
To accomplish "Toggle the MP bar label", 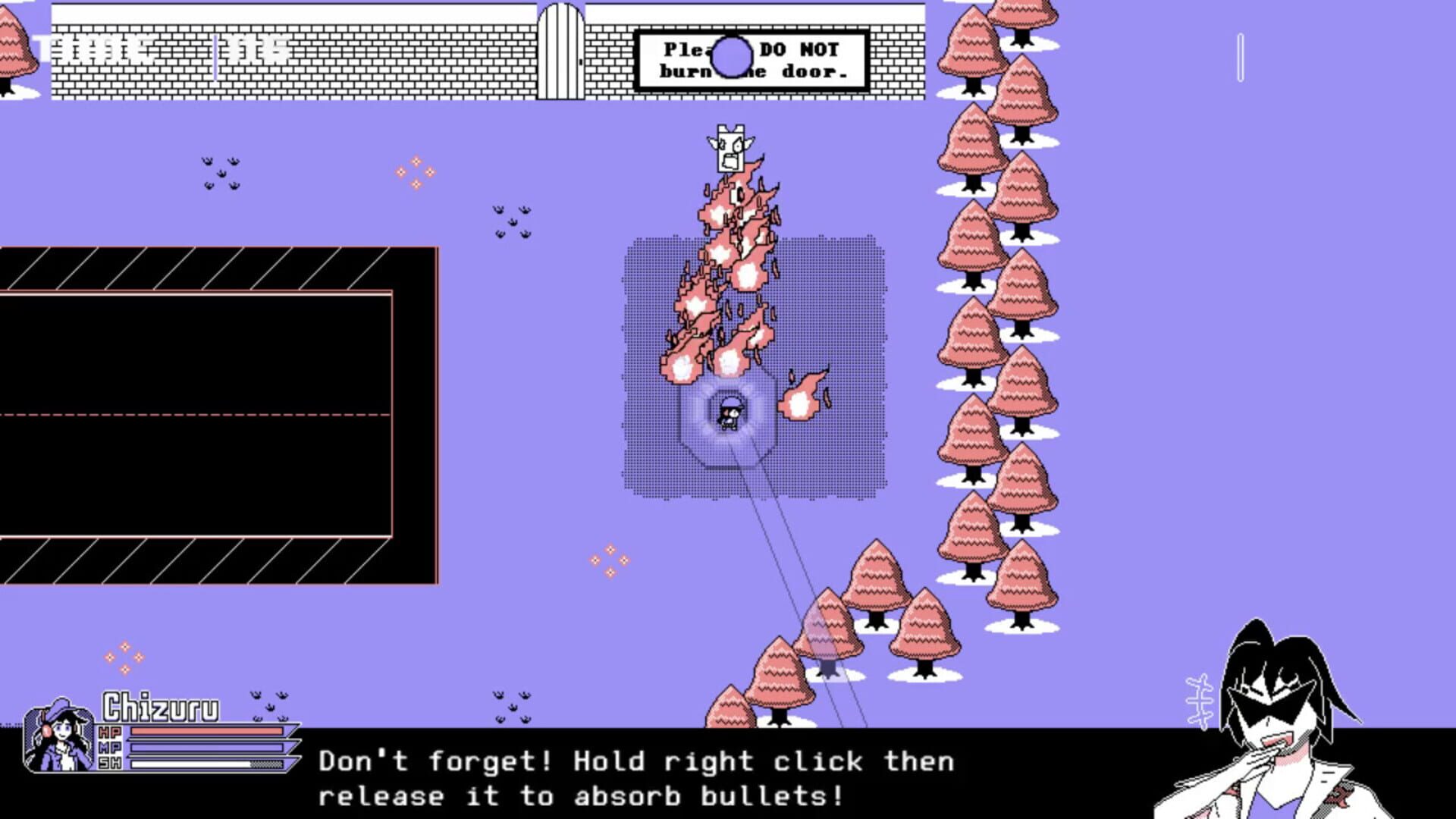I will pos(110,747).
